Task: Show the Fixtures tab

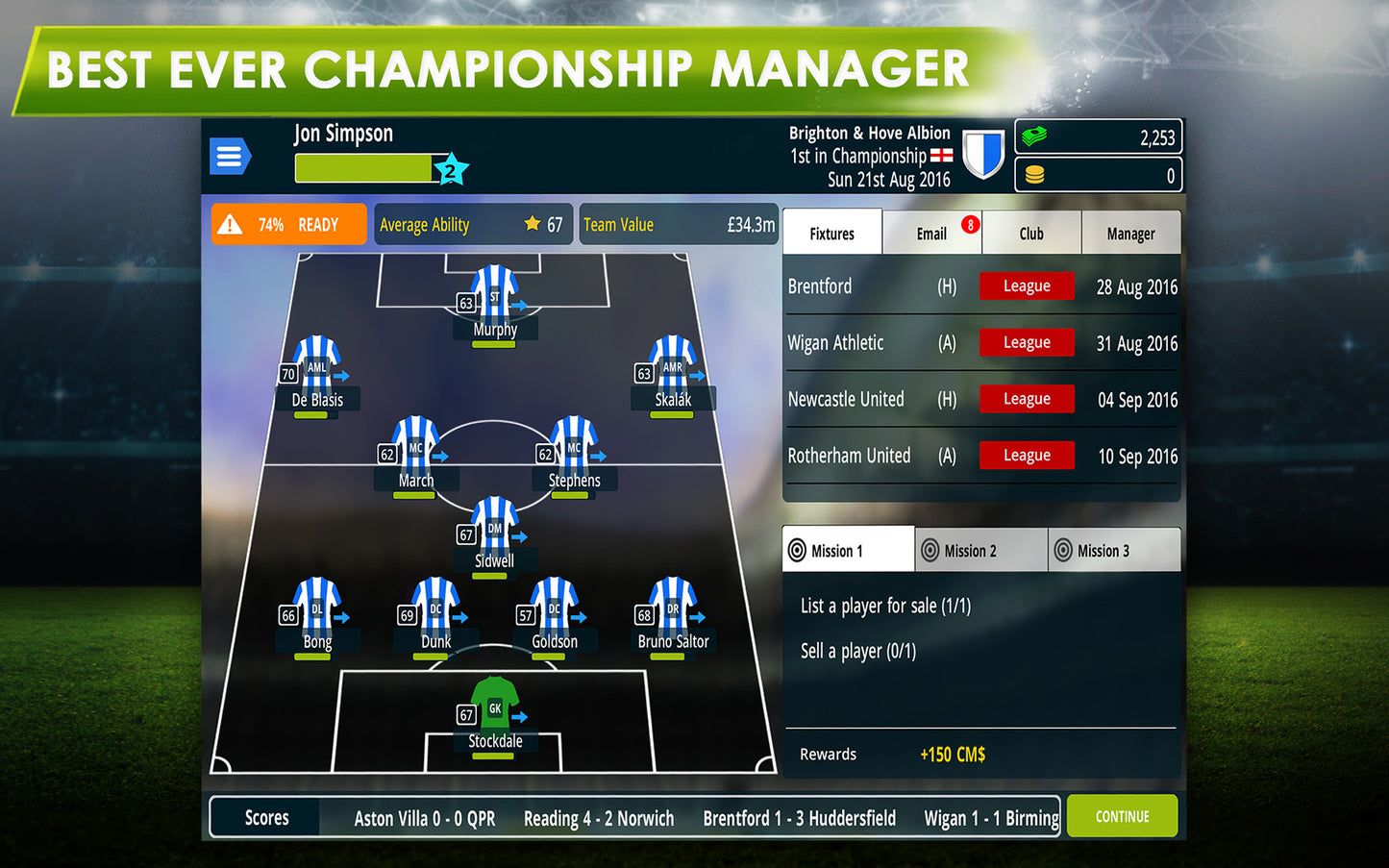Action: (x=832, y=234)
